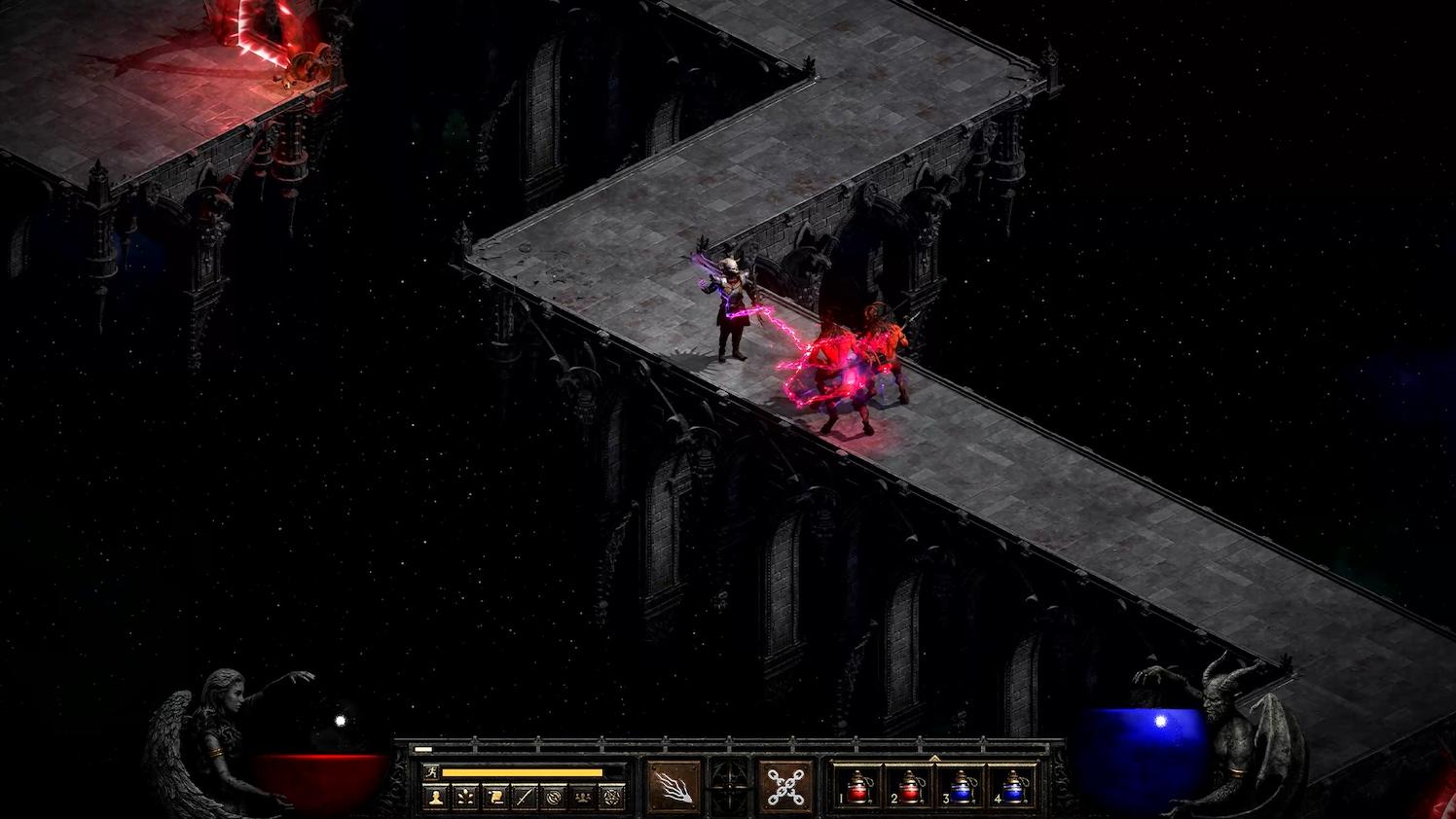Expand the potion belt via the chevron

935,759
